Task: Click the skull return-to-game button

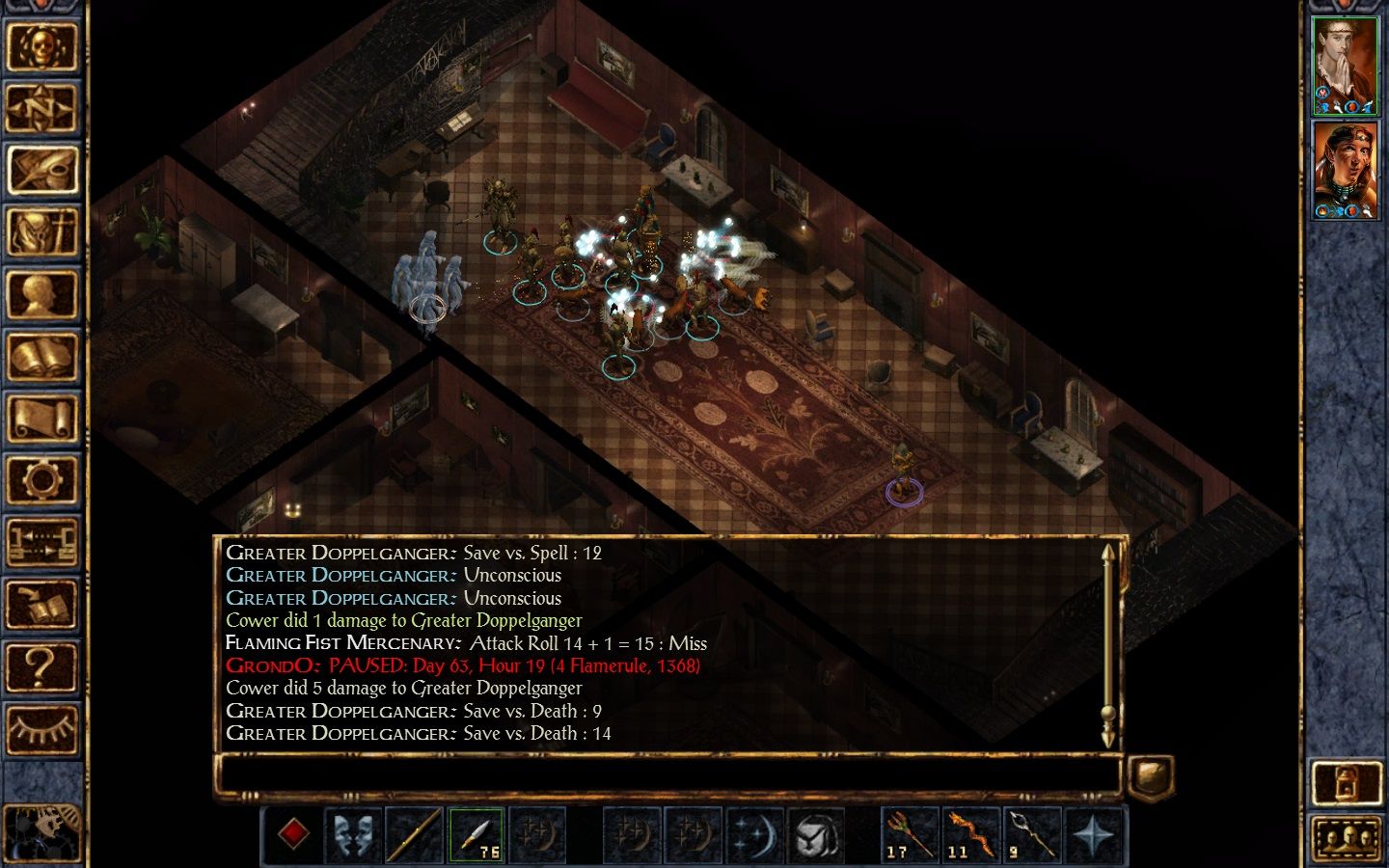Action: coord(41,46)
